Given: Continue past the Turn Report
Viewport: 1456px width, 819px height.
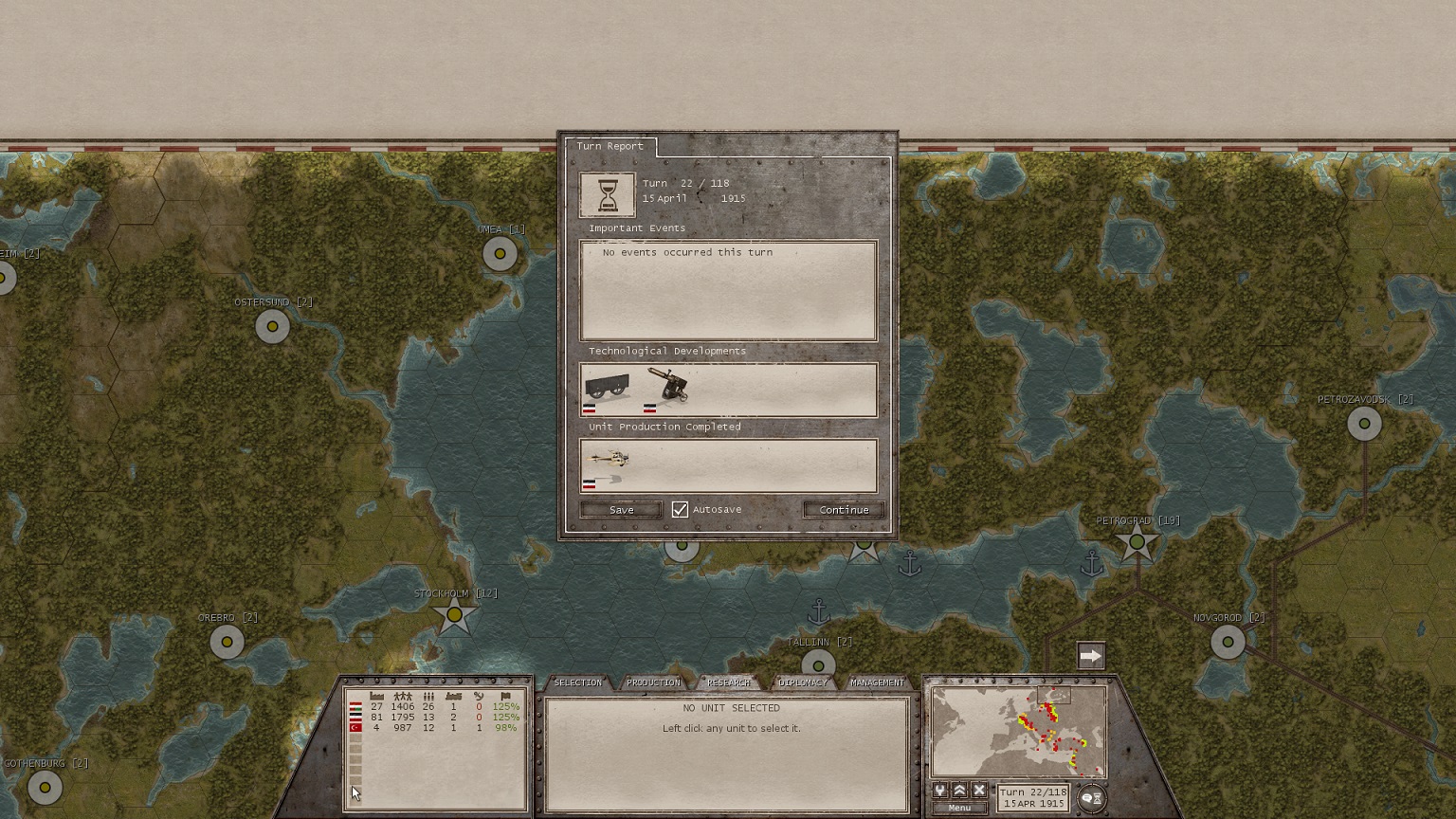Looking at the screenshot, I should [x=844, y=510].
